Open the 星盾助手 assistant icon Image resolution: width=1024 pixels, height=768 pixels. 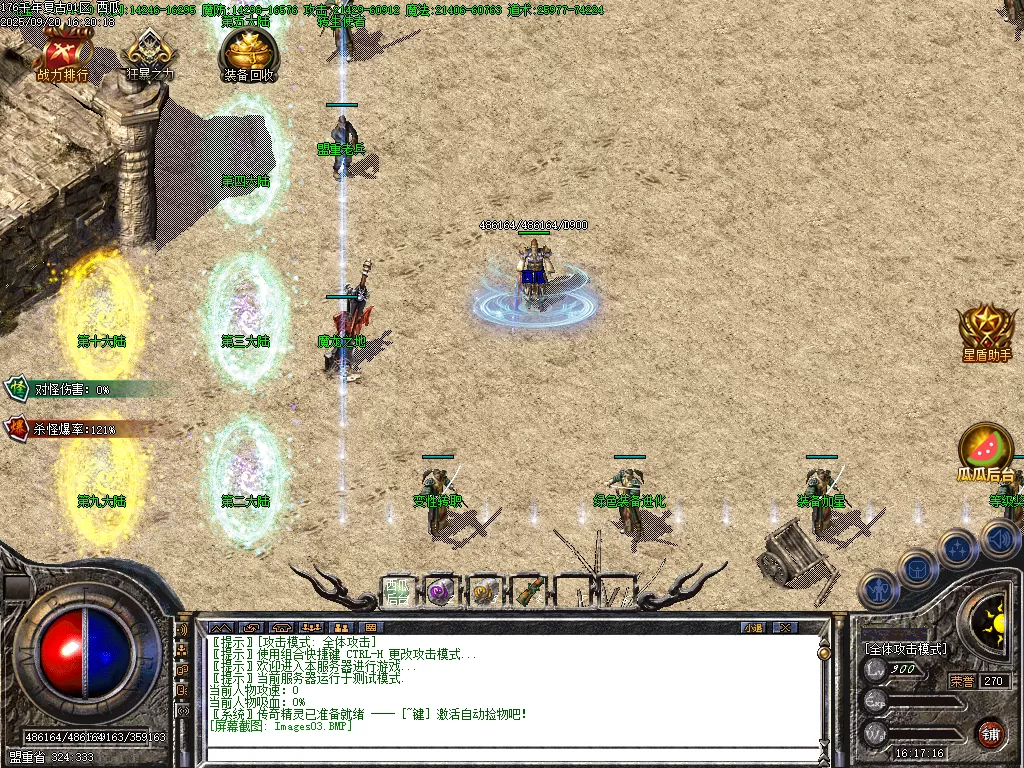986,331
